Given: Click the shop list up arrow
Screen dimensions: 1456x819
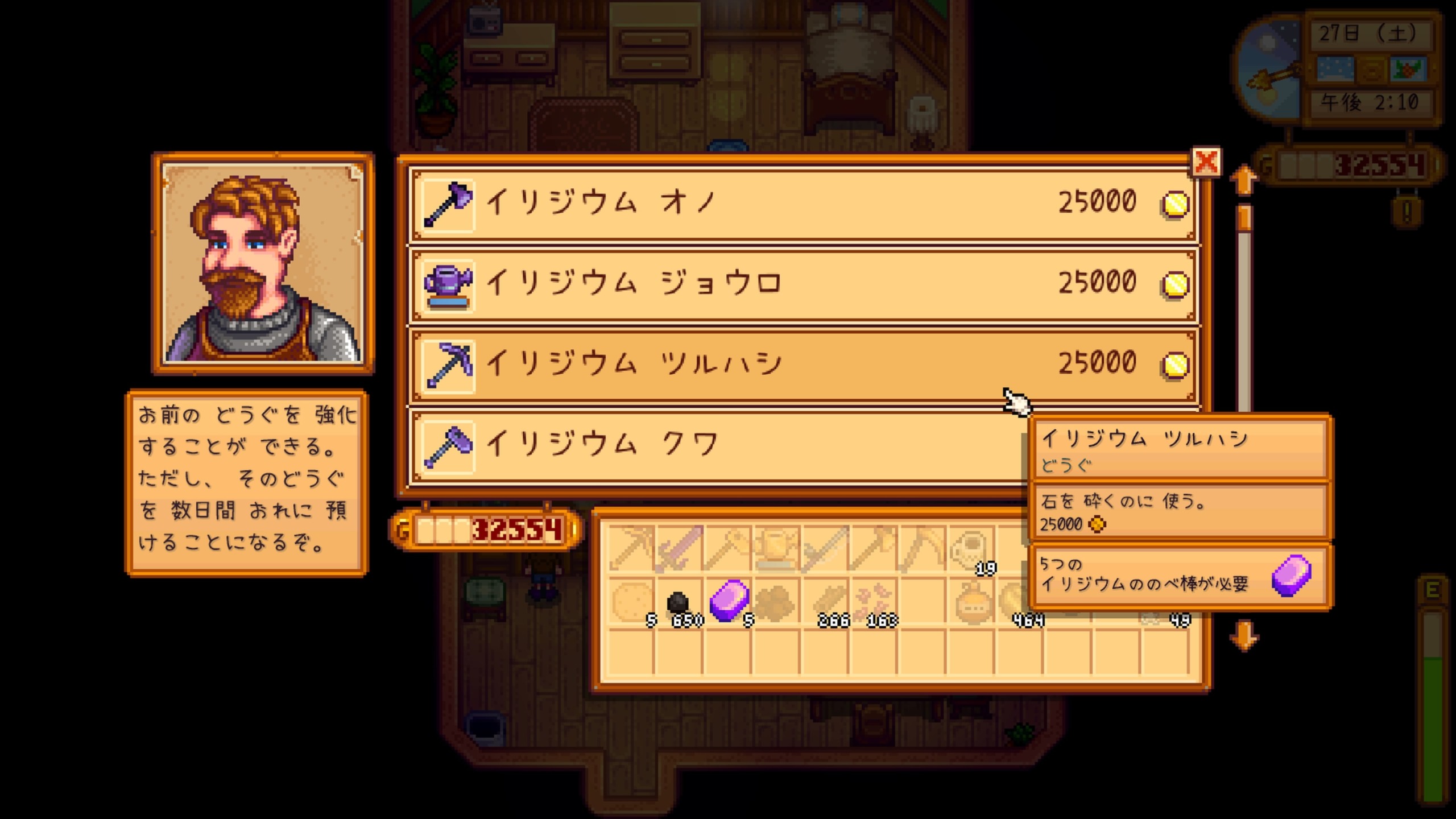Looking at the screenshot, I should [1243, 181].
